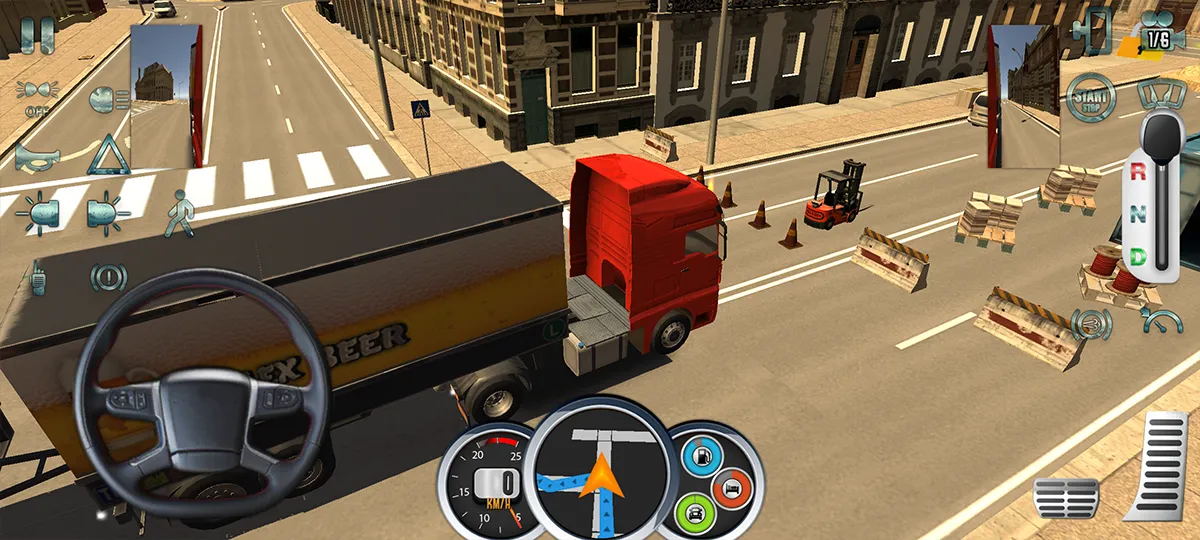The width and height of the screenshot is (1200, 540).
Task: Shift the gear lever to Reverse
Action: [1137, 170]
